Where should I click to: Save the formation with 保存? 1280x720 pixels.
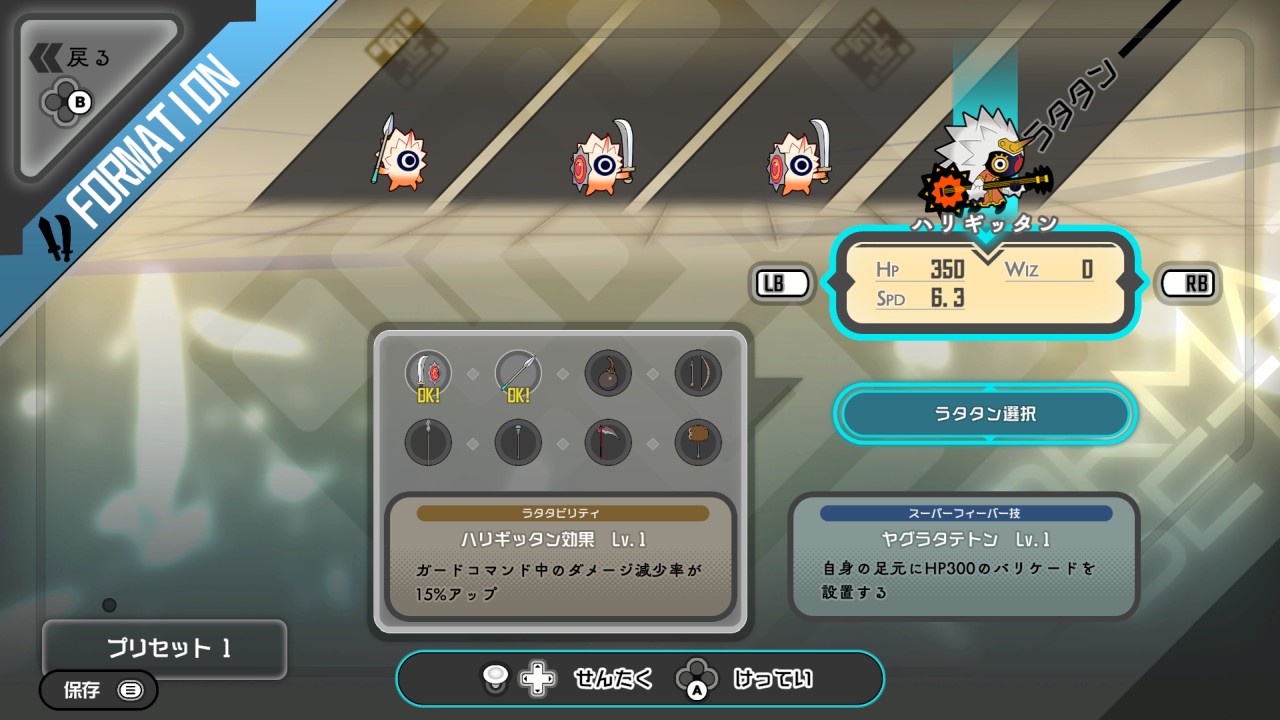point(98,689)
